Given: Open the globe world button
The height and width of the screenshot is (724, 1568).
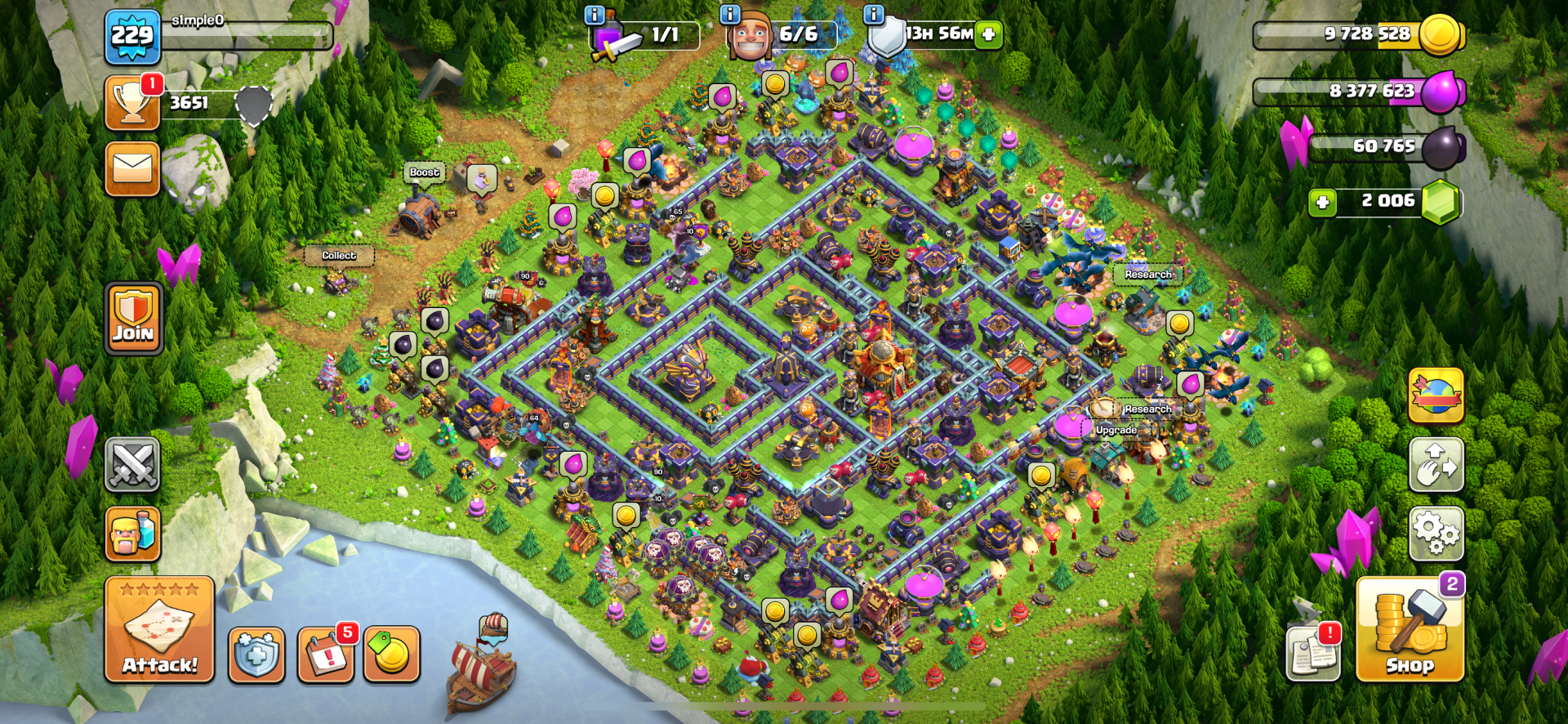Looking at the screenshot, I should (1436, 396).
